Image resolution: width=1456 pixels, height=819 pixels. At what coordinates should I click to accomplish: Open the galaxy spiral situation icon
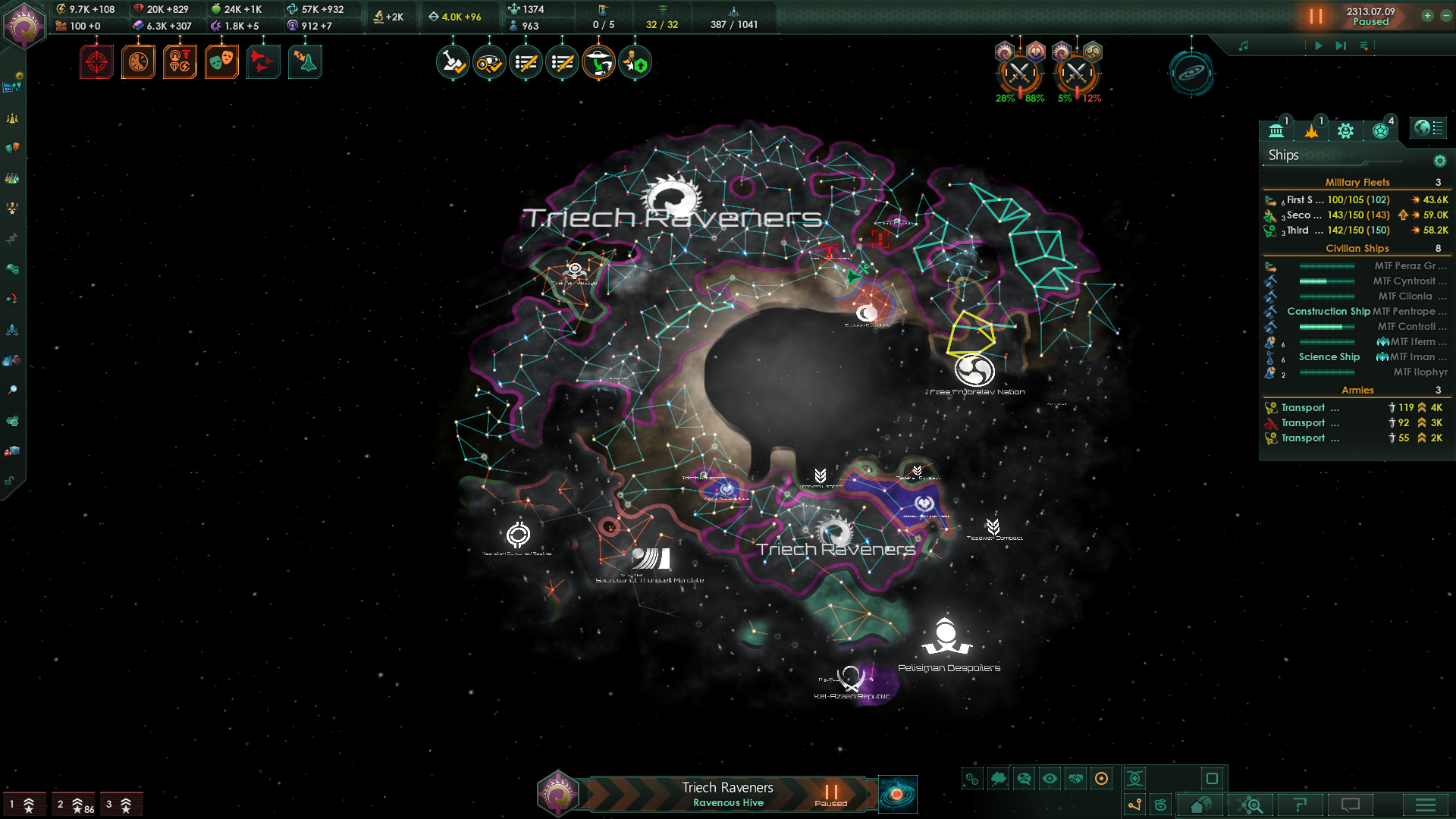(1191, 74)
